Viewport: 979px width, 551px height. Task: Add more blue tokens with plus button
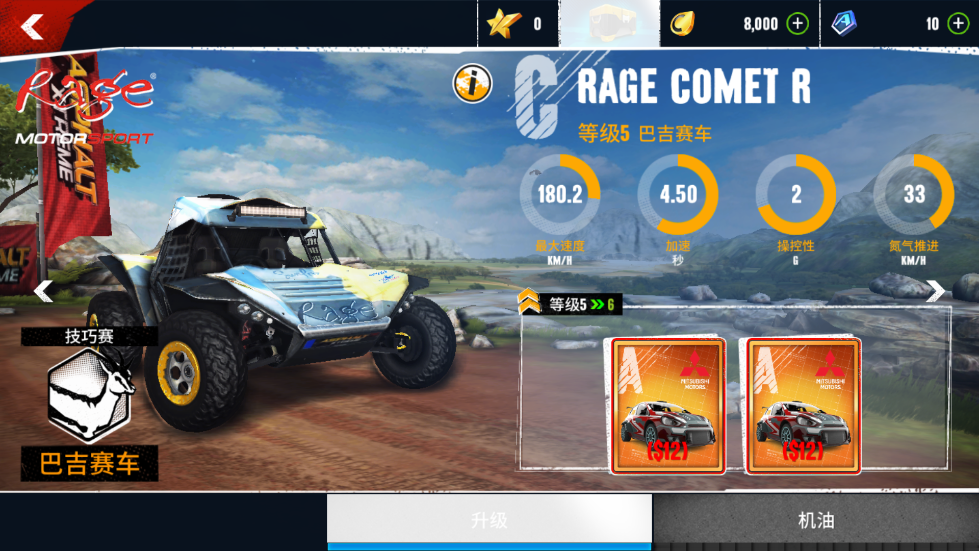click(x=957, y=24)
